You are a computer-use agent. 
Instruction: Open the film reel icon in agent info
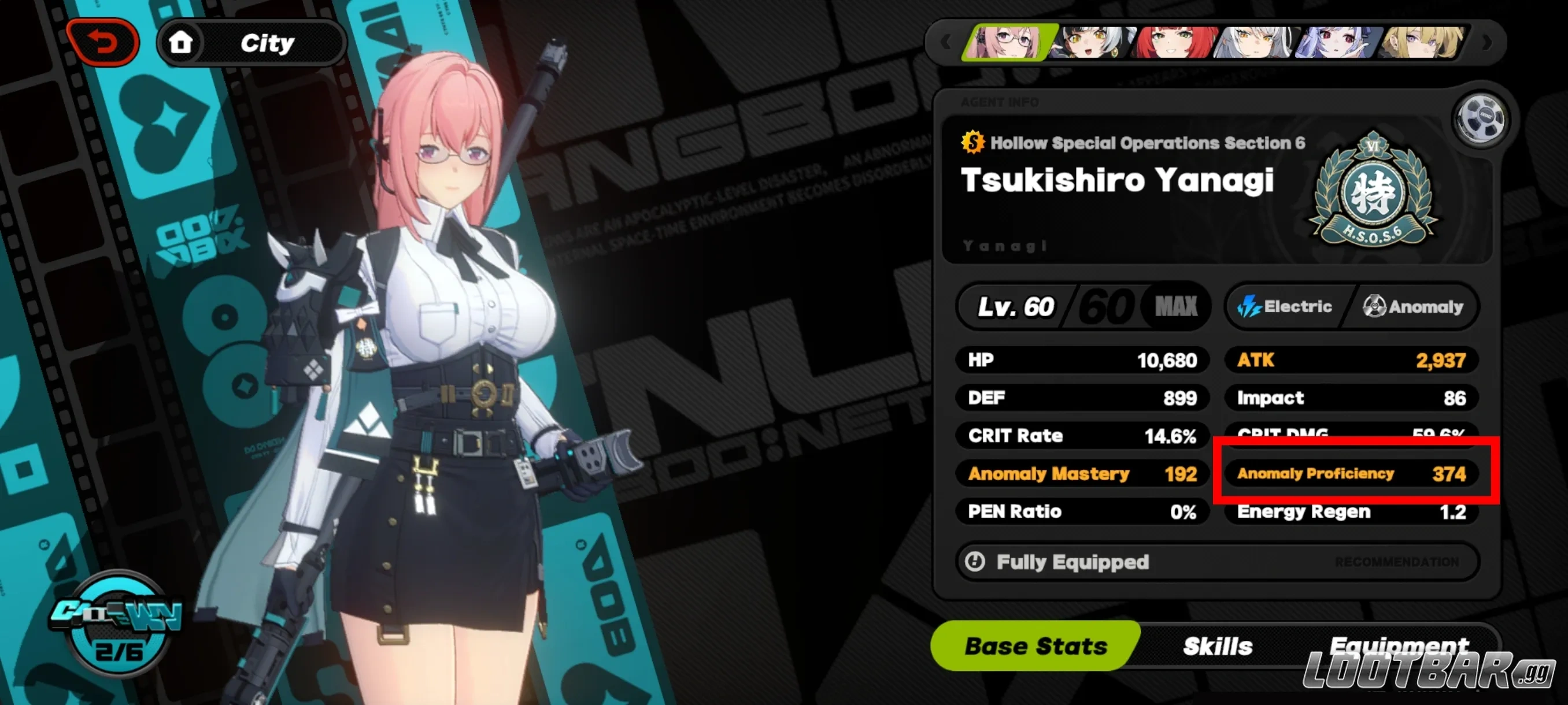pyautogui.click(x=1480, y=118)
